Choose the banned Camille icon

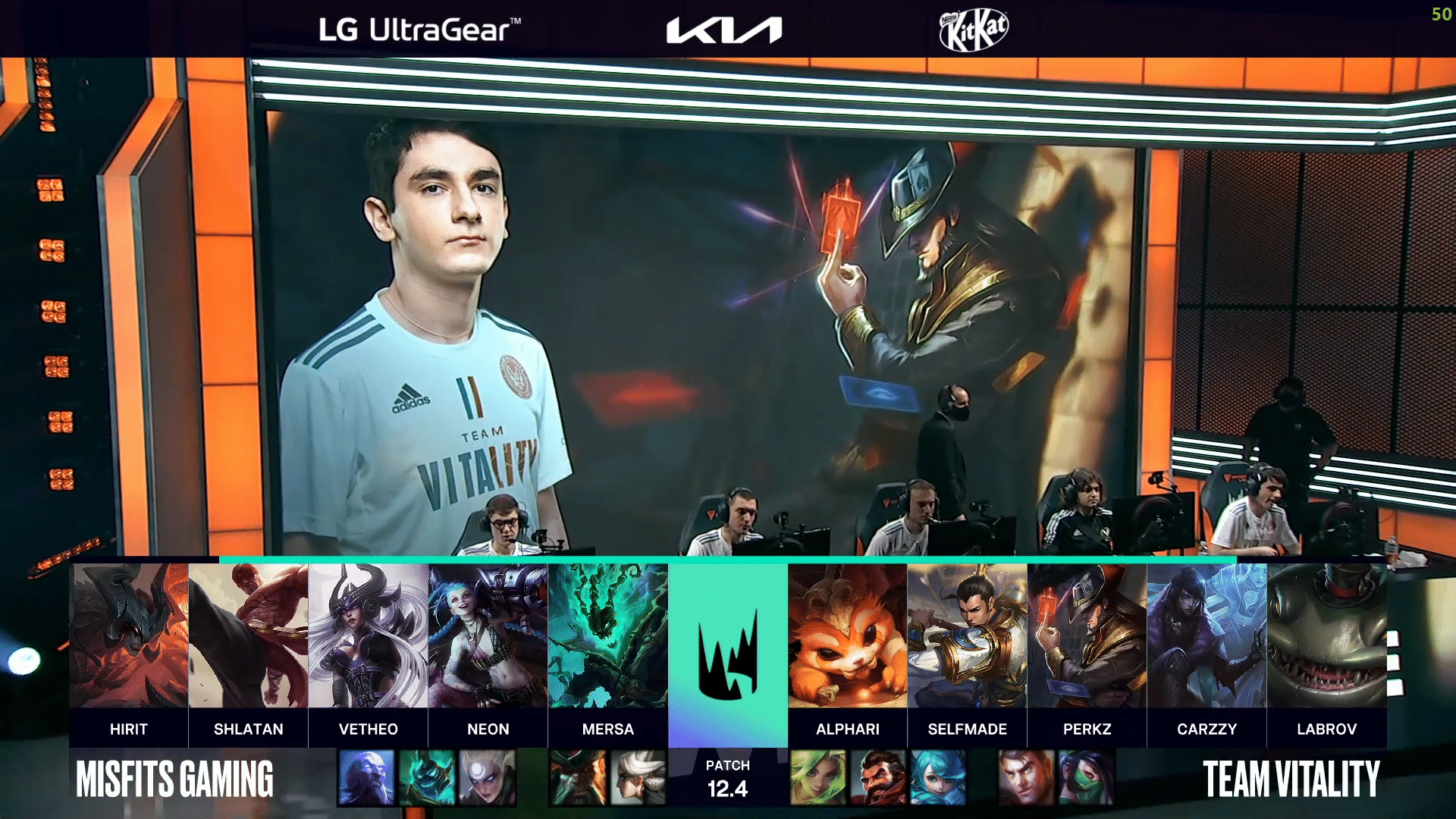tap(638, 777)
